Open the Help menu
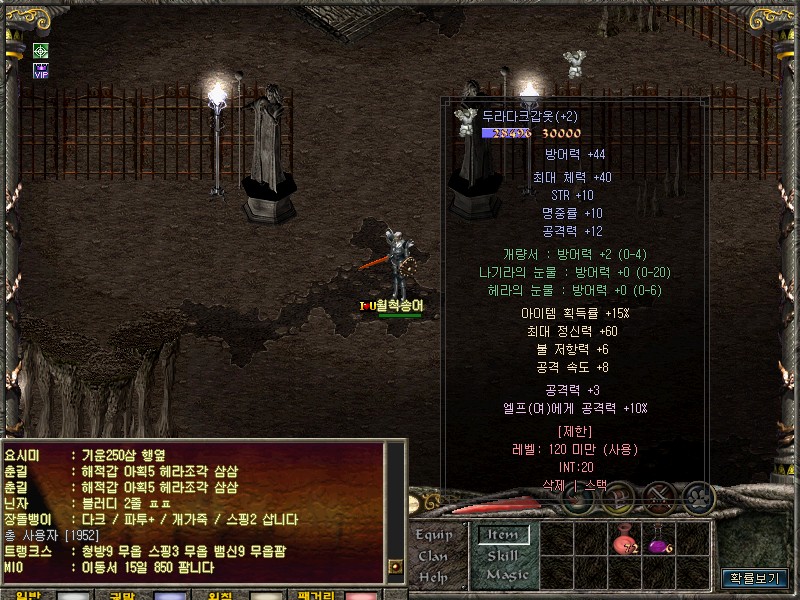This screenshot has width=800, height=600. [x=433, y=577]
